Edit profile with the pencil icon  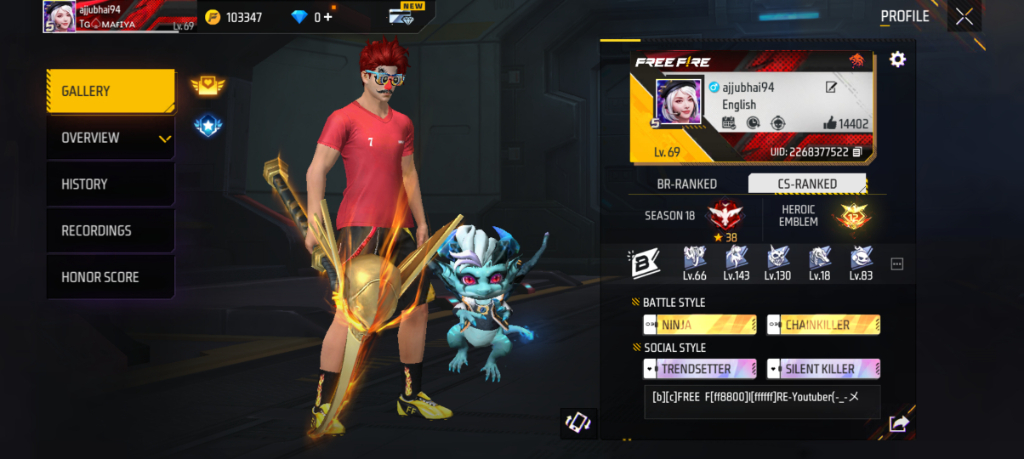[x=831, y=88]
